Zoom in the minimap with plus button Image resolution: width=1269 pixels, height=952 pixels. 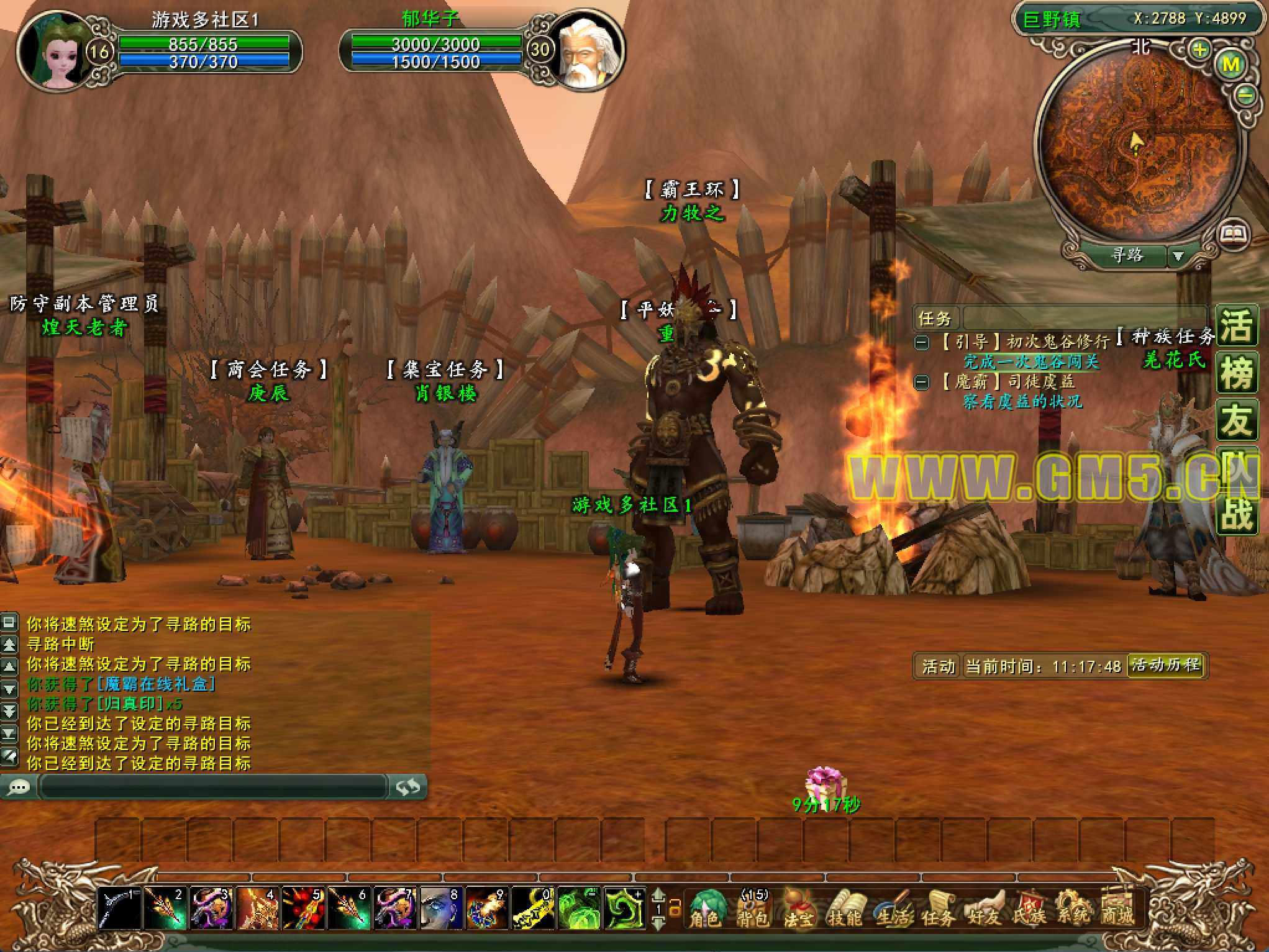coord(1199,48)
